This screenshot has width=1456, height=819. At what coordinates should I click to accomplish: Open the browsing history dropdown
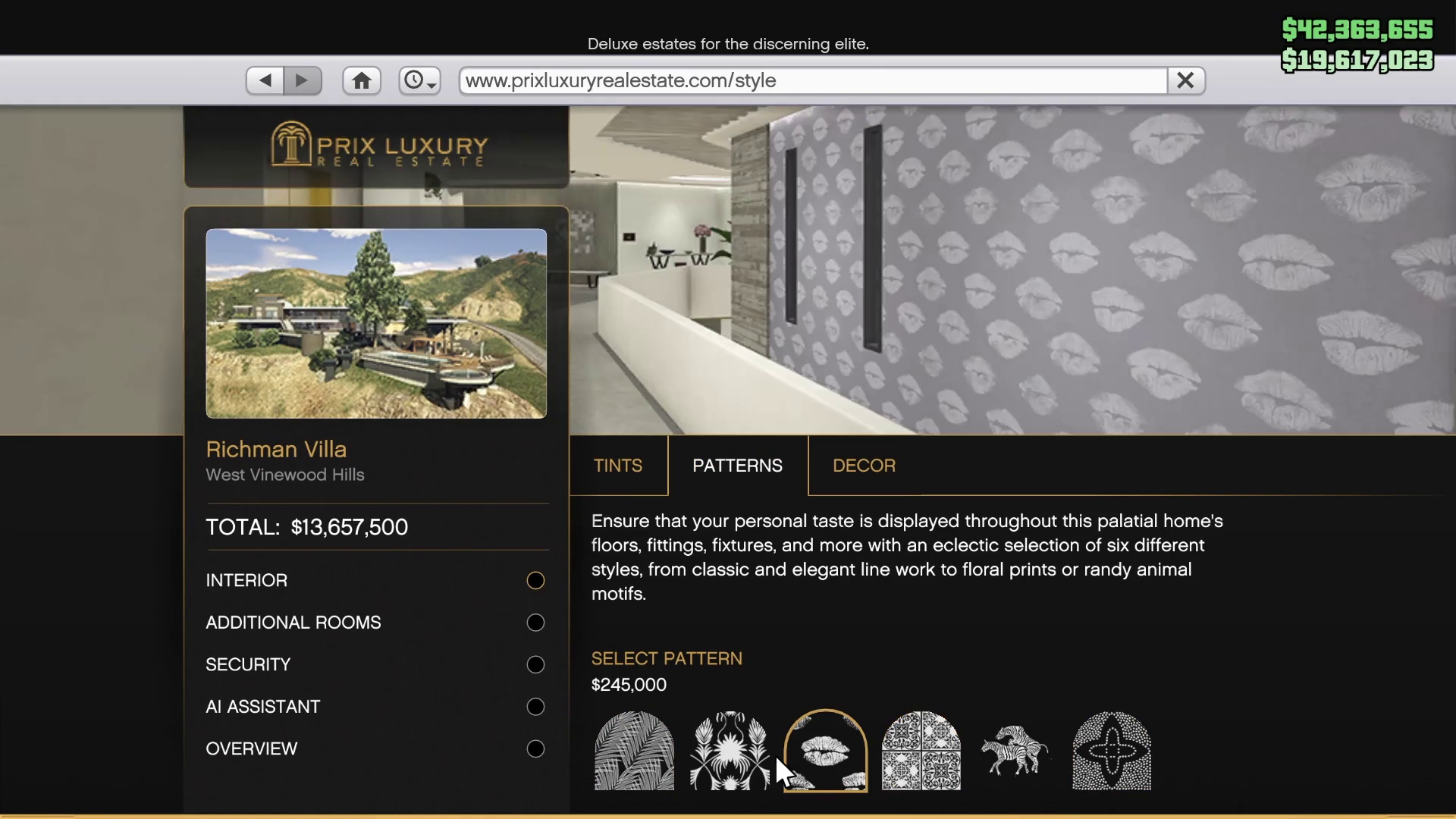tap(419, 80)
